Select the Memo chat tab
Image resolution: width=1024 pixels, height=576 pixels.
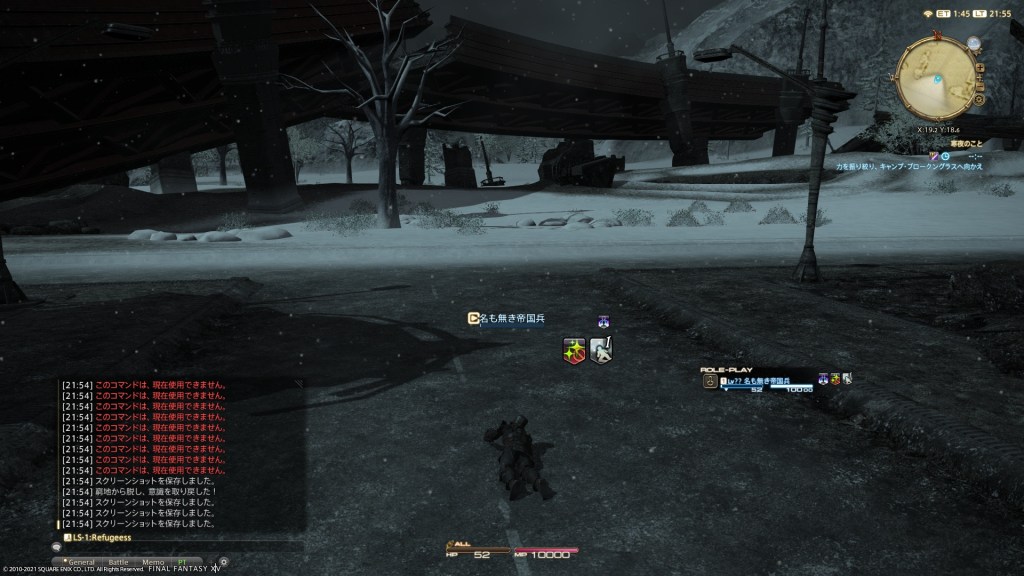point(153,562)
